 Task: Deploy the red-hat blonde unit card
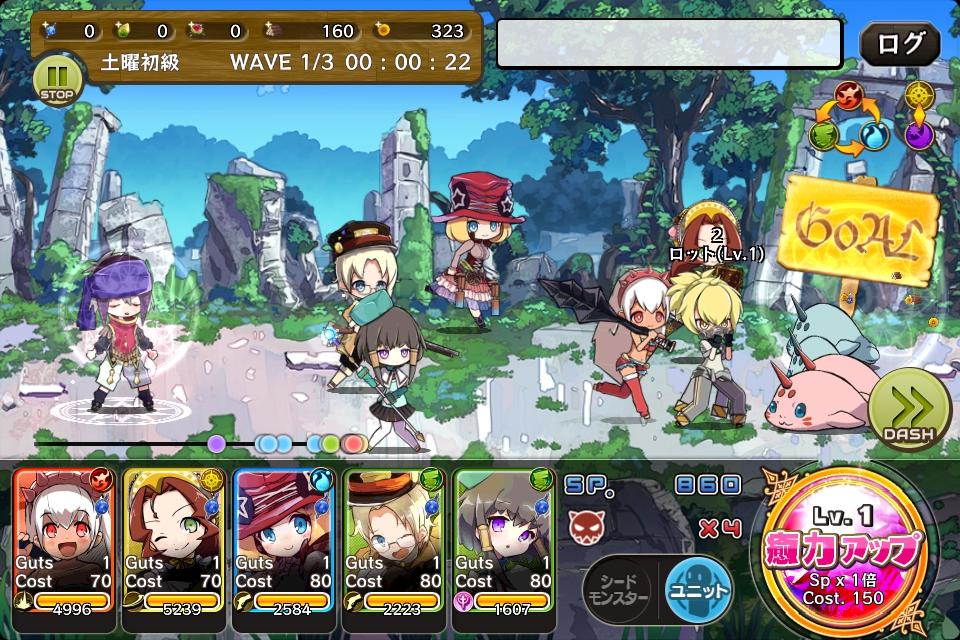[x=284, y=539]
